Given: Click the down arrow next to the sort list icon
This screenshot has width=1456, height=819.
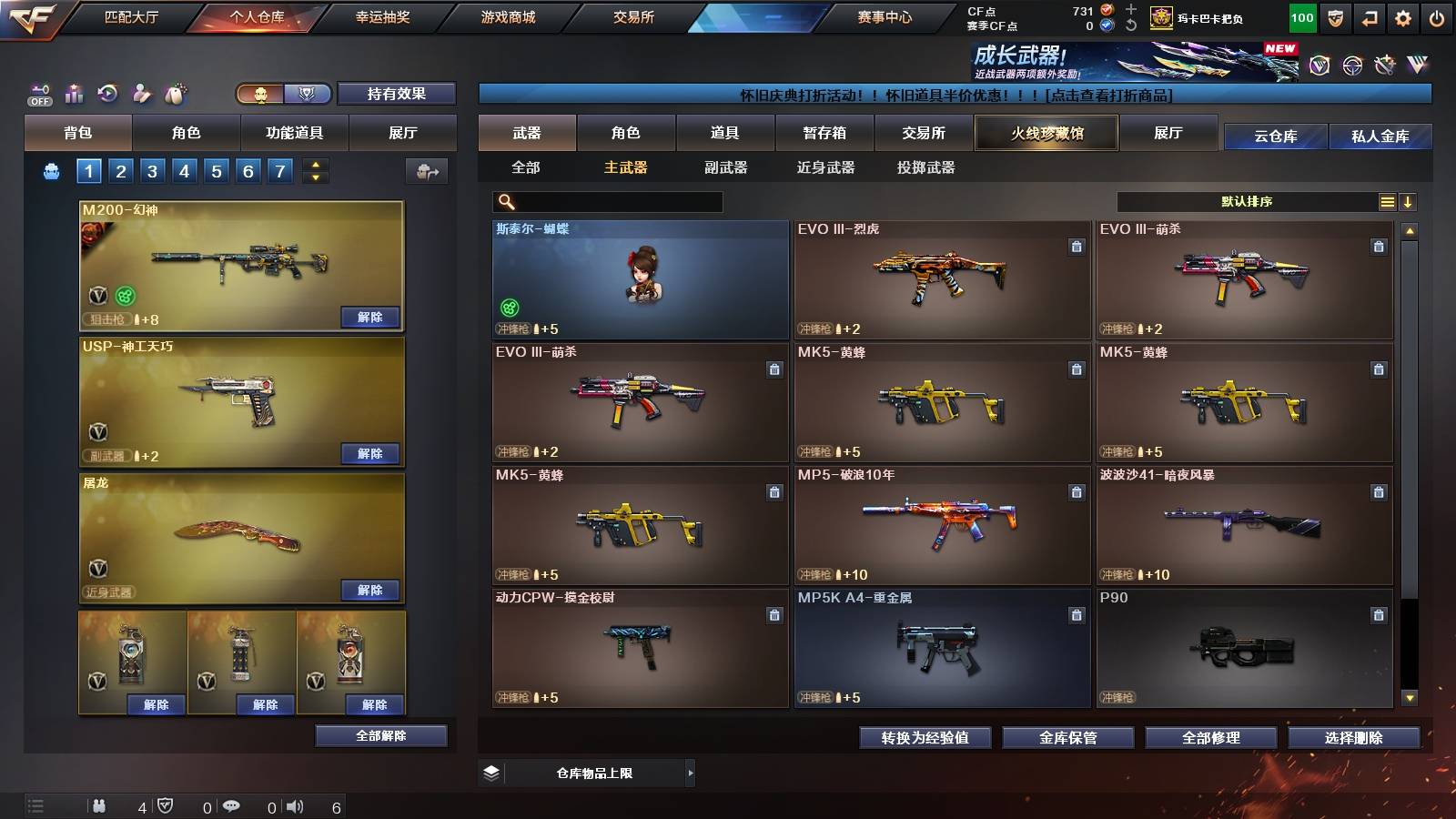Looking at the screenshot, I should pos(1408,201).
